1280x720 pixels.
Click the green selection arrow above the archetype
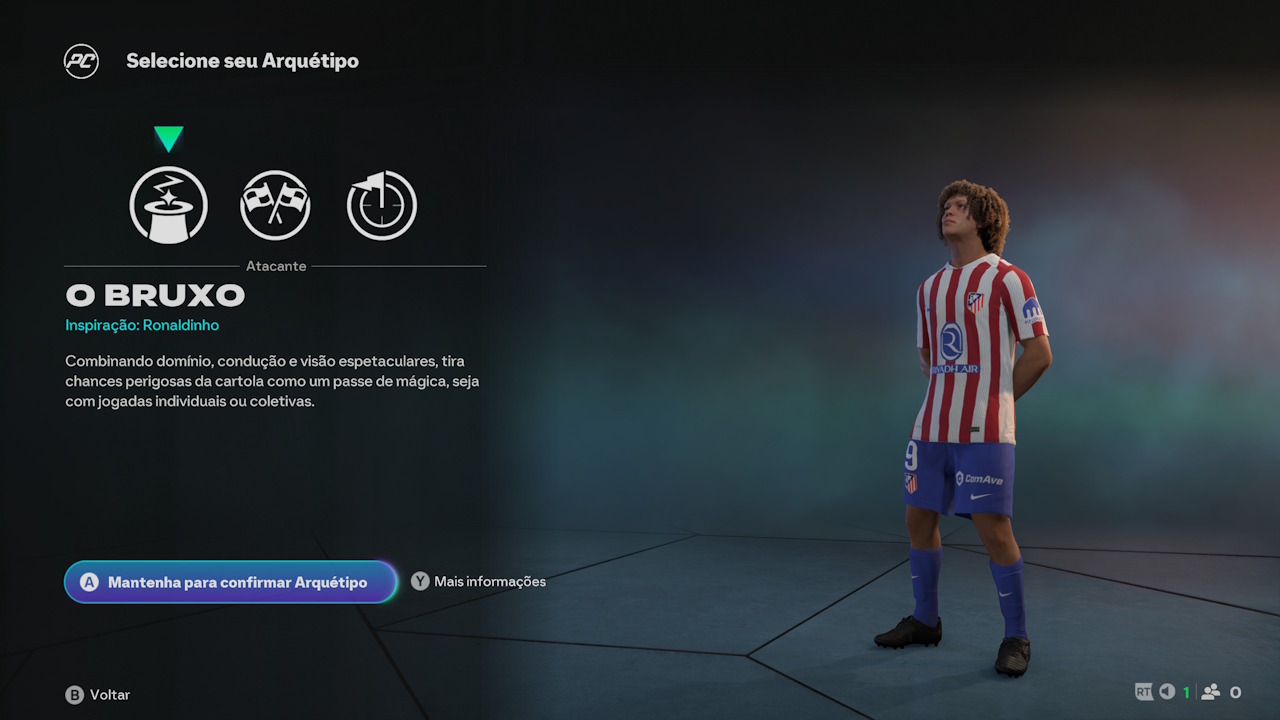(168, 140)
